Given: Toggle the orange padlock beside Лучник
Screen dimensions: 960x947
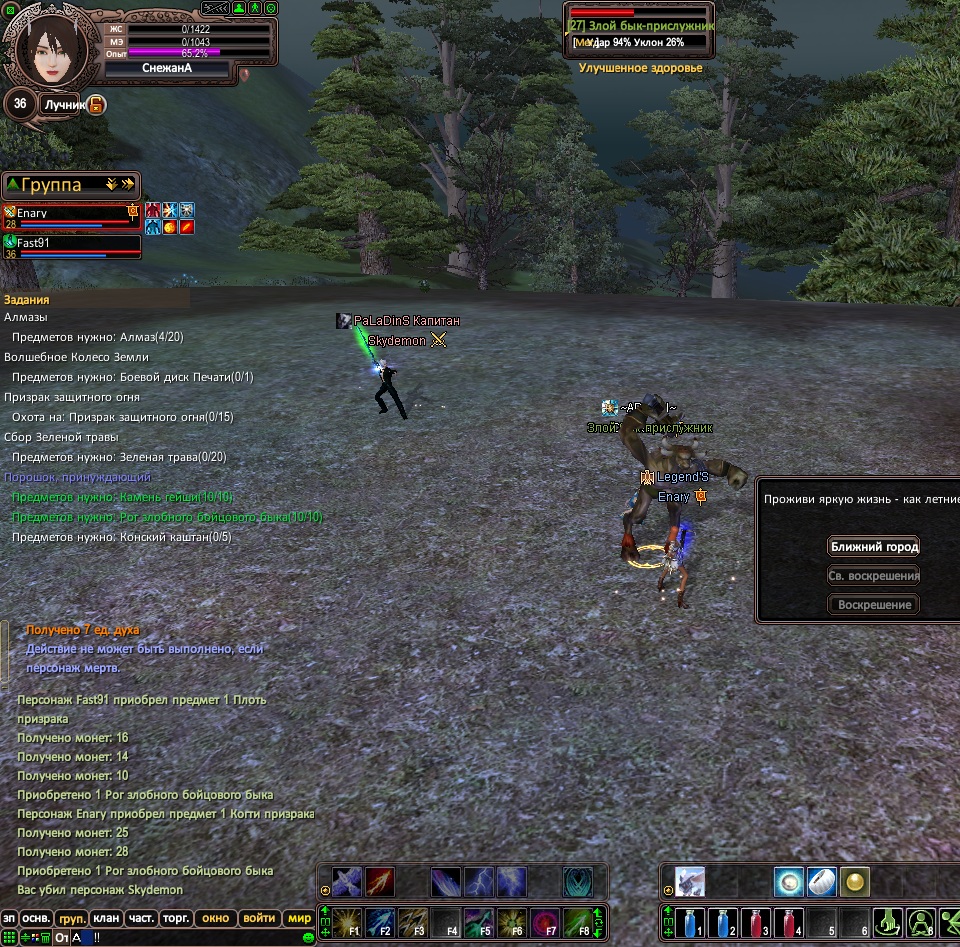Looking at the screenshot, I should [96, 104].
